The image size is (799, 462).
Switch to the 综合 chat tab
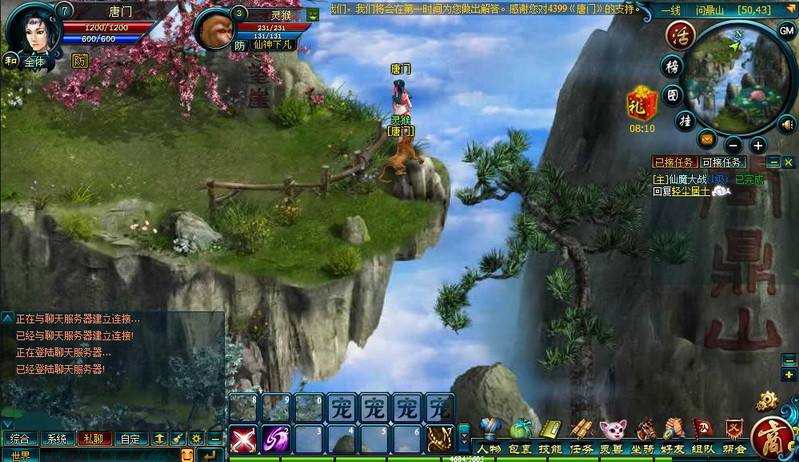pyautogui.click(x=19, y=438)
